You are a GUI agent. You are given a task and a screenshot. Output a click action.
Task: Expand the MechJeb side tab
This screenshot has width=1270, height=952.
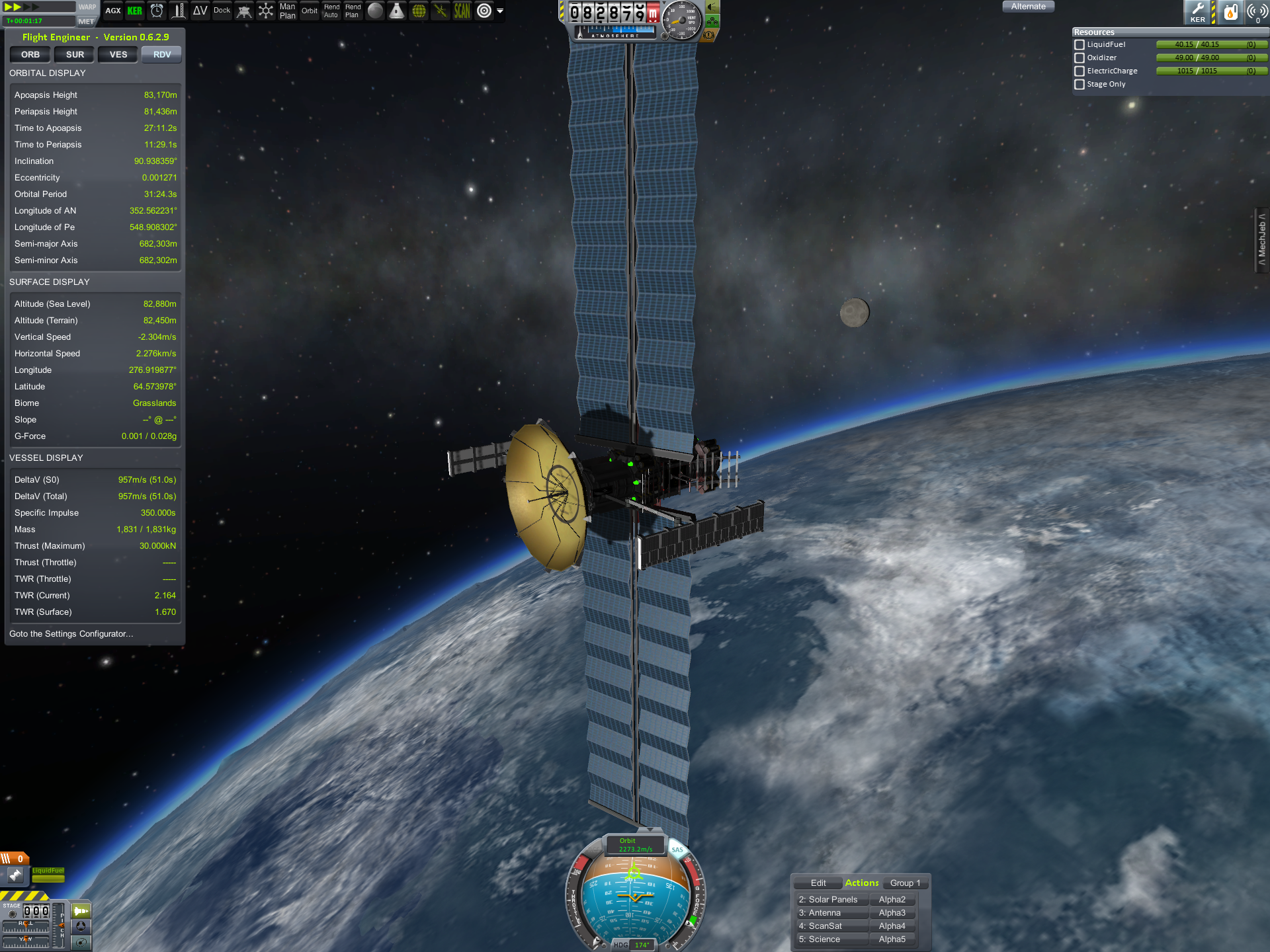pos(1262,239)
